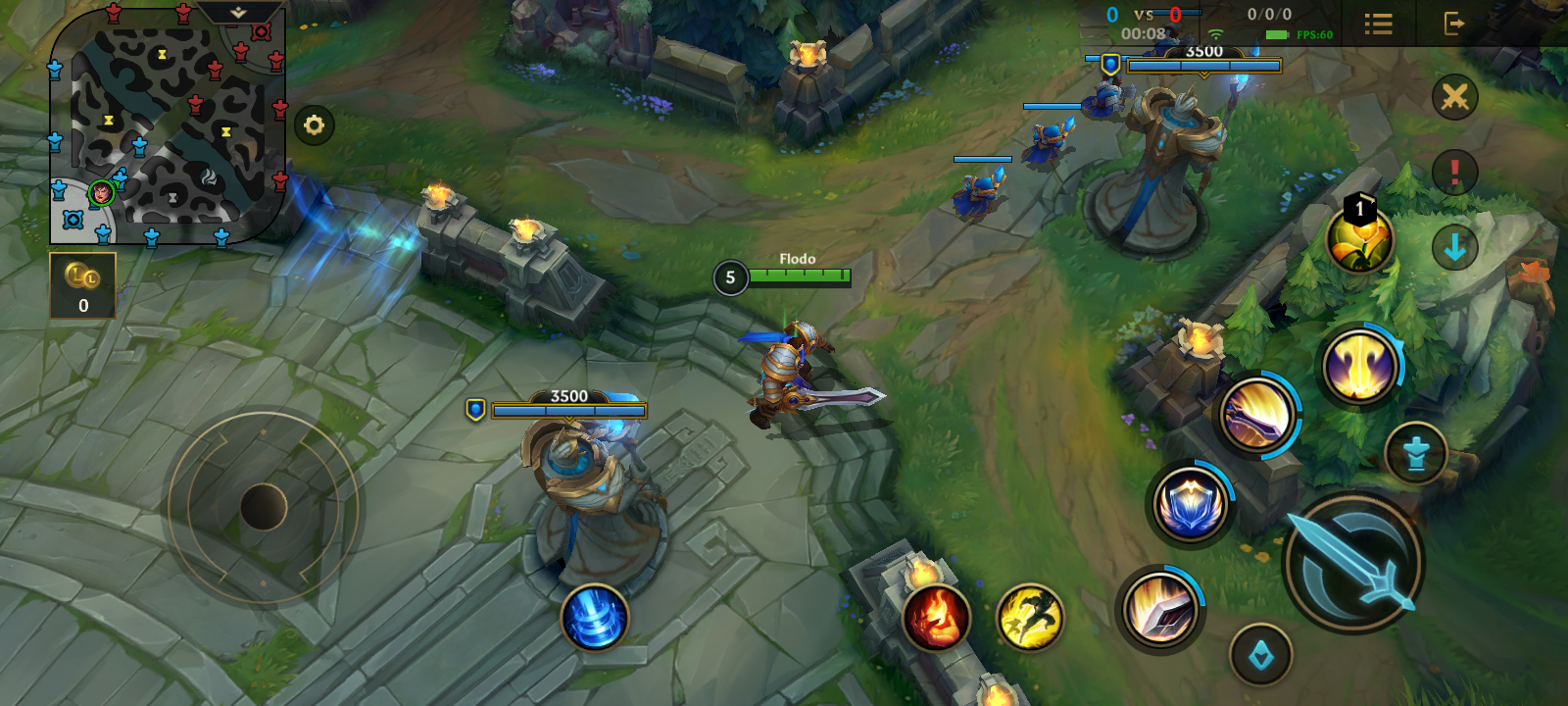
Task: Place the ward trinket item
Action: (1360, 240)
